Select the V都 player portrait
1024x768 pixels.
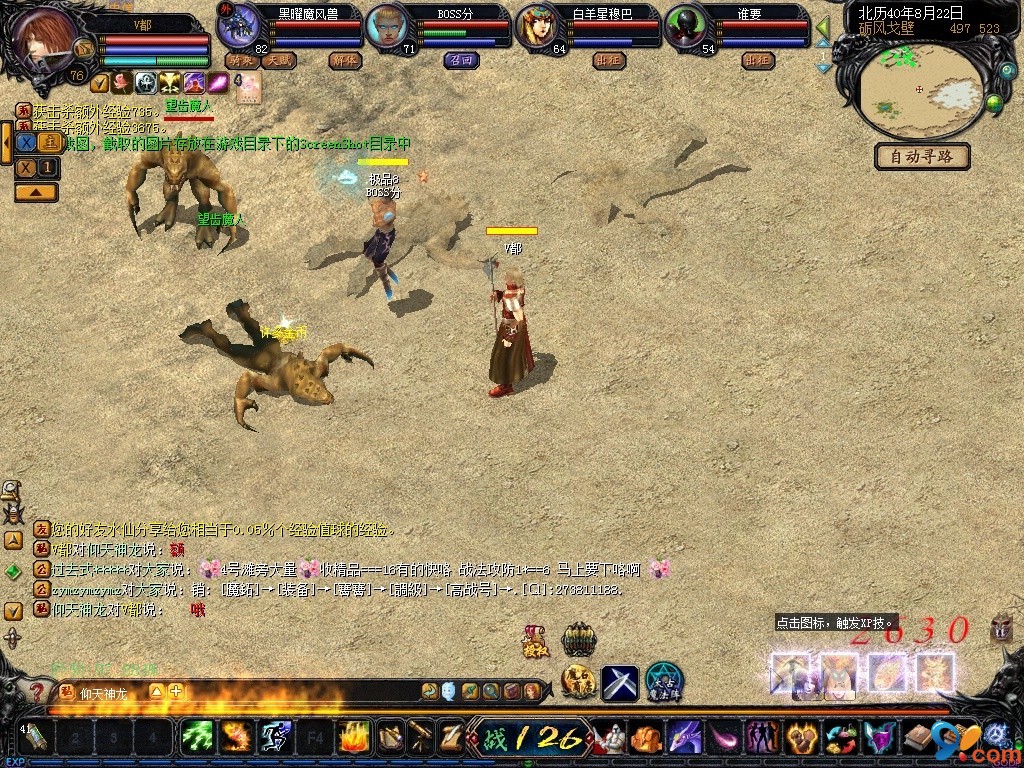(44, 40)
